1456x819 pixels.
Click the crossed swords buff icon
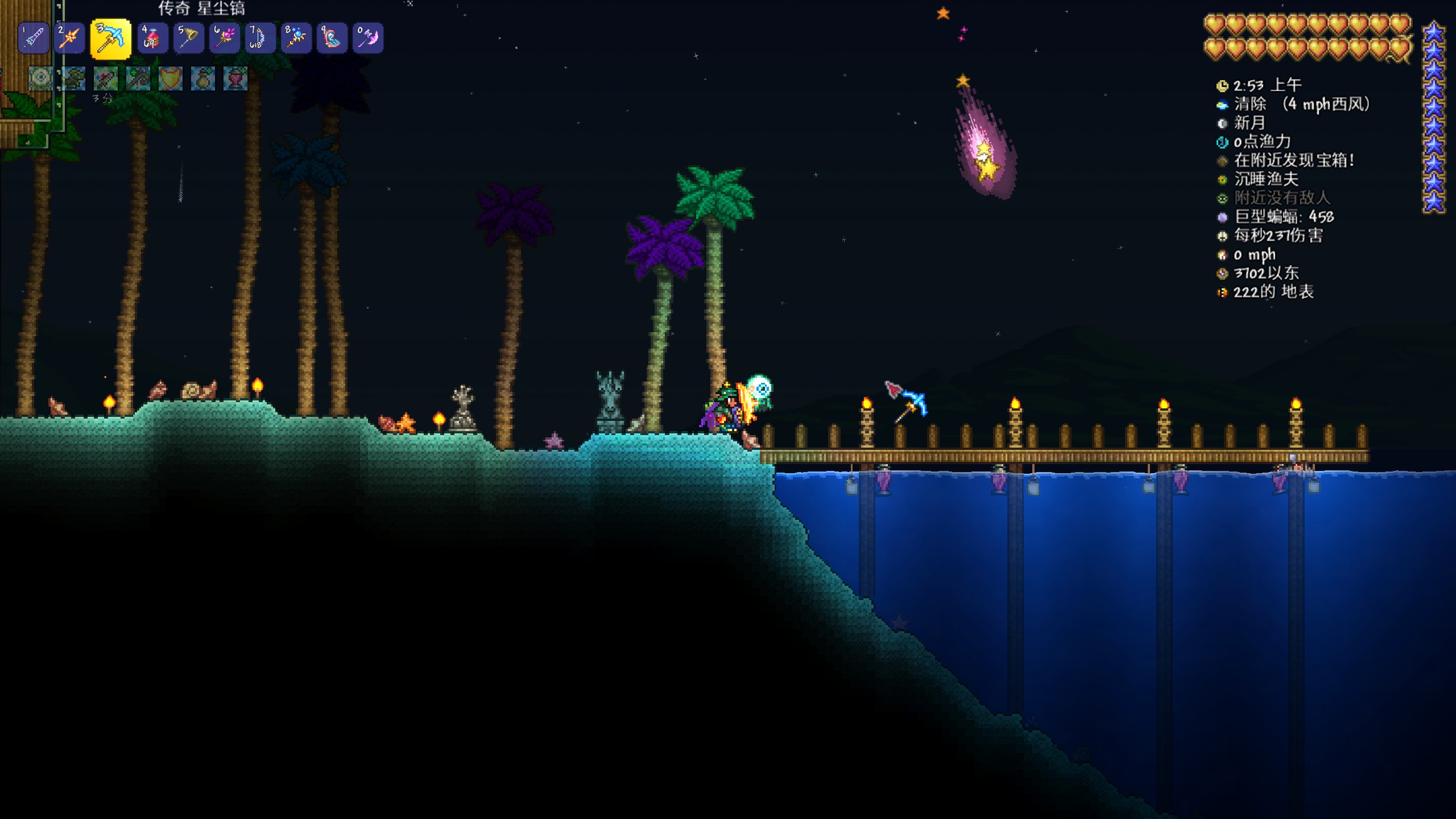click(x=106, y=78)
